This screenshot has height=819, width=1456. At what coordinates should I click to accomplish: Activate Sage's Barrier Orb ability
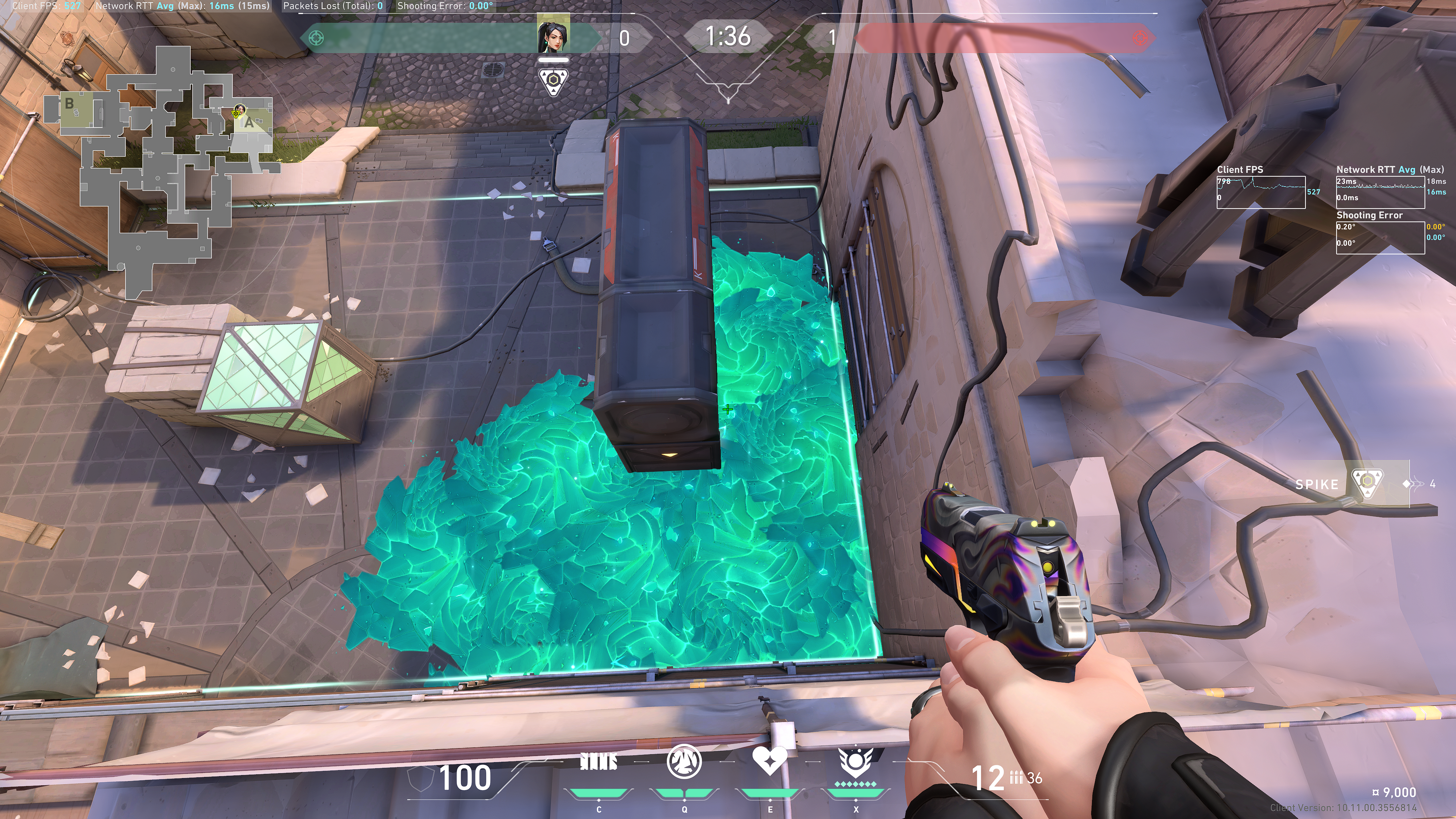(x=599, y=763)
